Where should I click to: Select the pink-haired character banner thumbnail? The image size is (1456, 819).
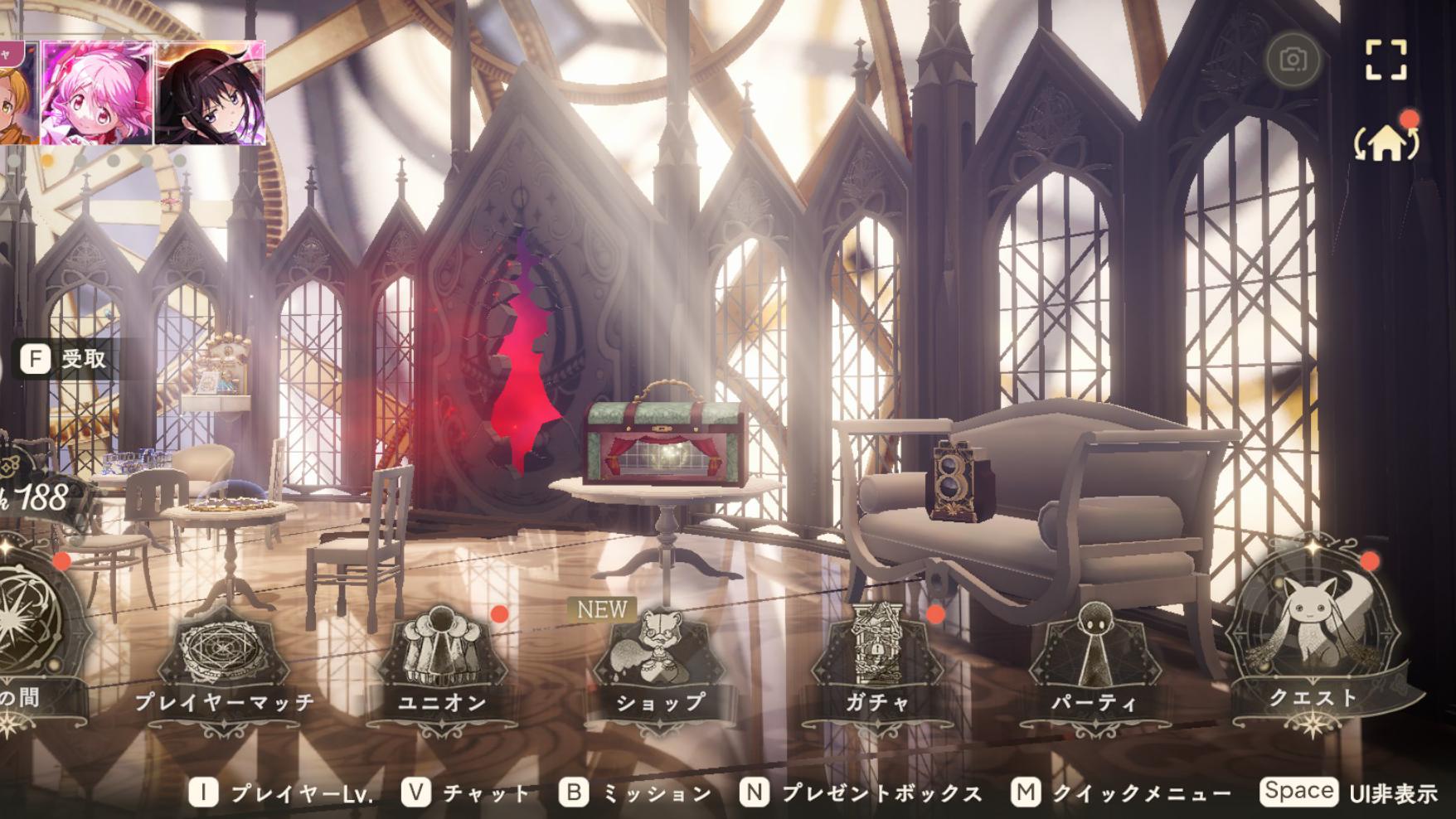97,93
